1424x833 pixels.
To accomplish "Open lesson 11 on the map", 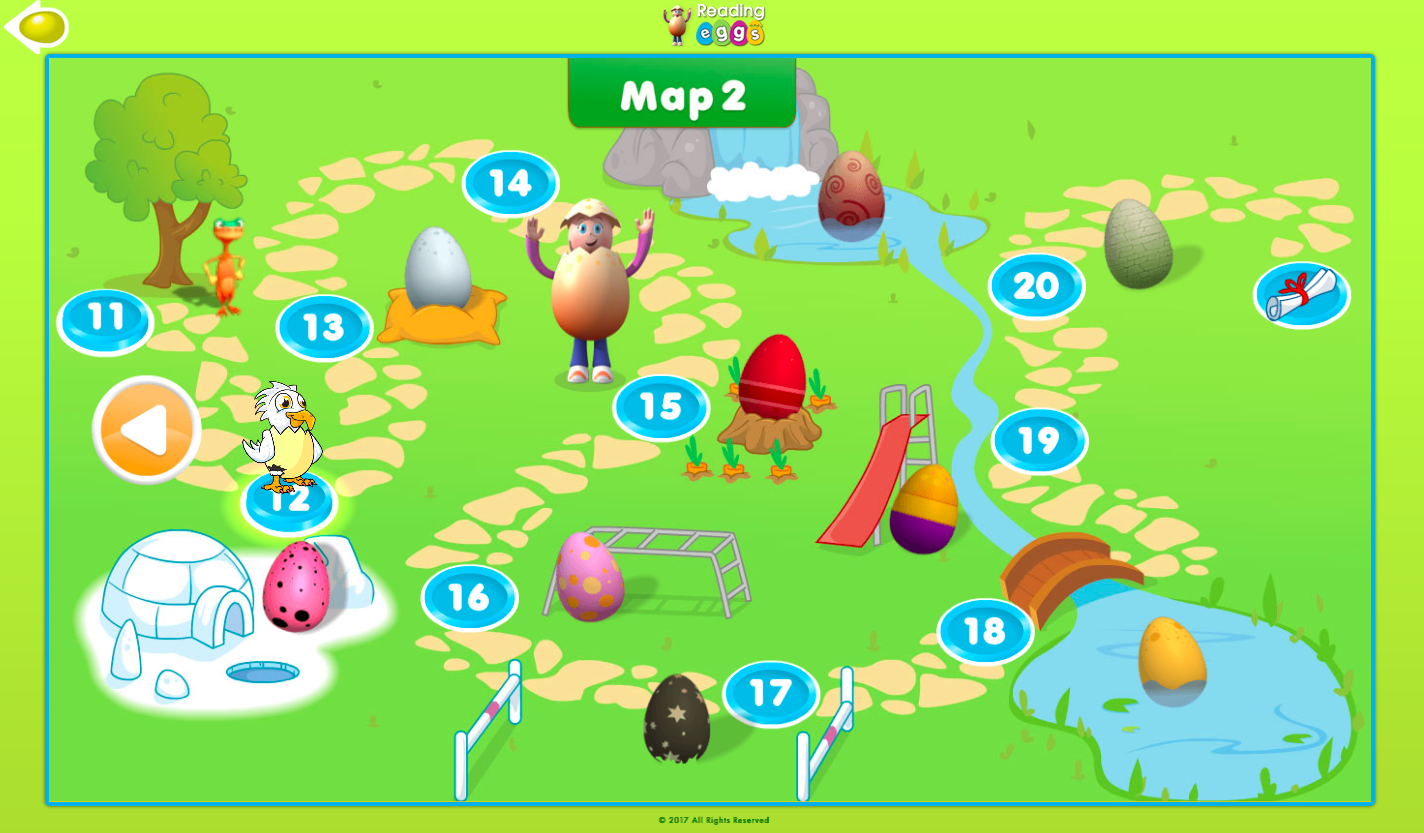I will coord(103,318).
